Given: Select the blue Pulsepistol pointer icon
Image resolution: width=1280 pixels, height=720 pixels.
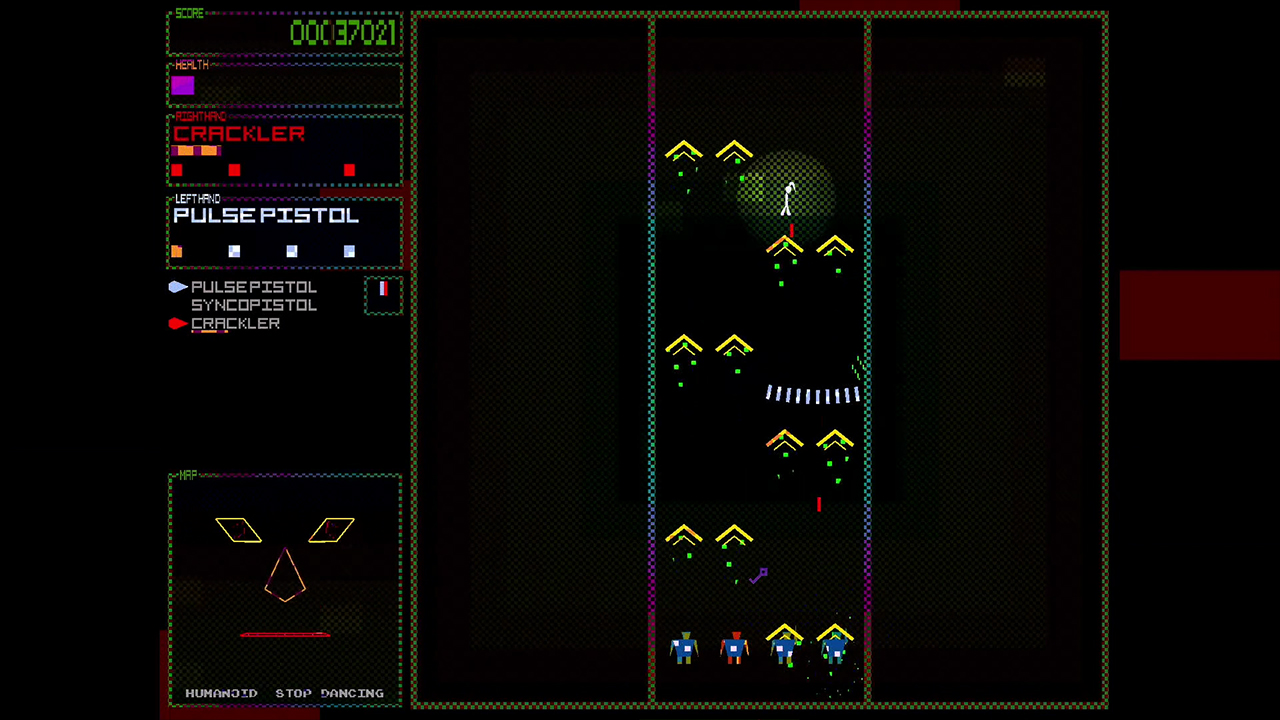Looking at the screenshot, I should (x=177, y=287).
